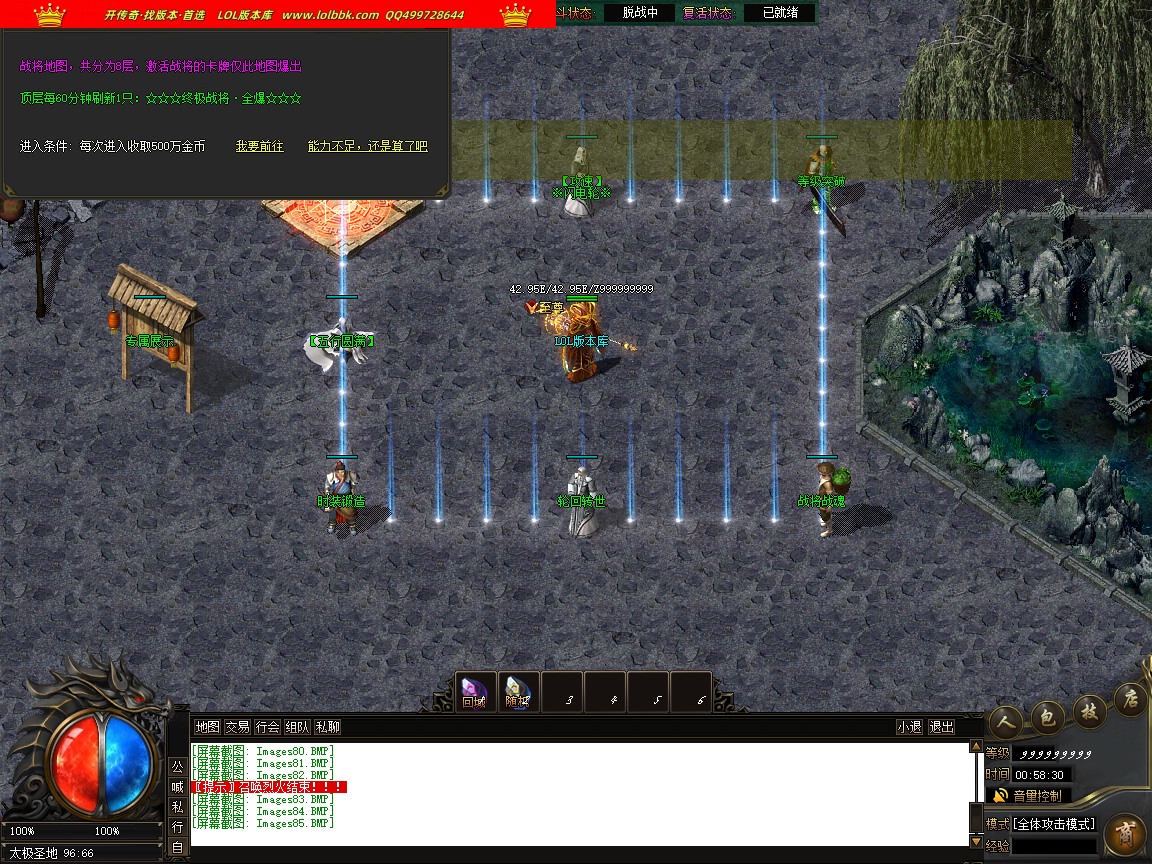1152x864 pixels.
Task: Open the 交易 trade button
Action: point(237,727)
